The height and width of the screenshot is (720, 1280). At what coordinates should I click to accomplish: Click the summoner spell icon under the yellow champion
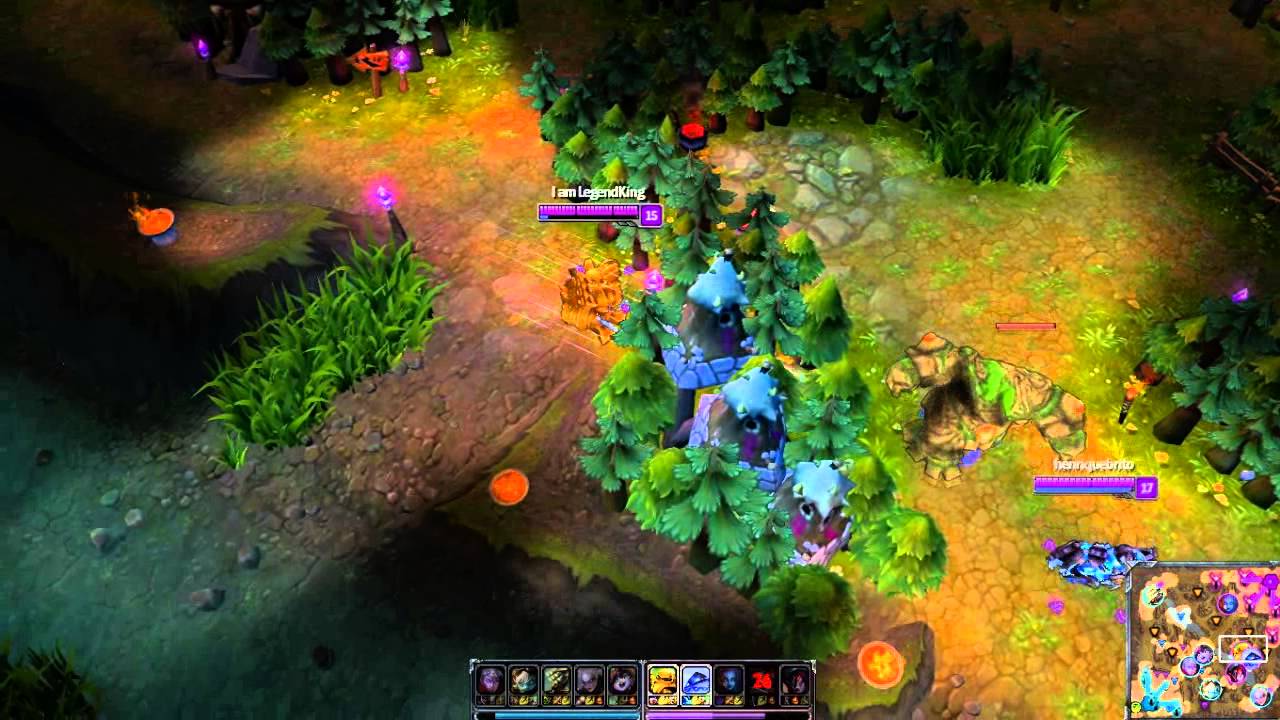tap(662, 700)
